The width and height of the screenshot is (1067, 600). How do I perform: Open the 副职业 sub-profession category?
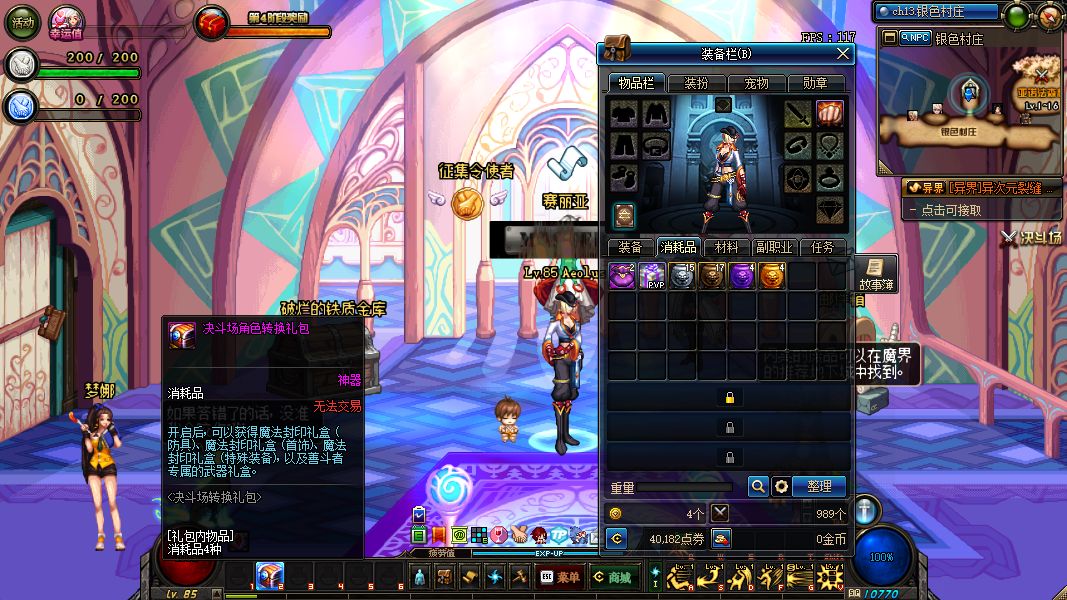pos(775,247)
